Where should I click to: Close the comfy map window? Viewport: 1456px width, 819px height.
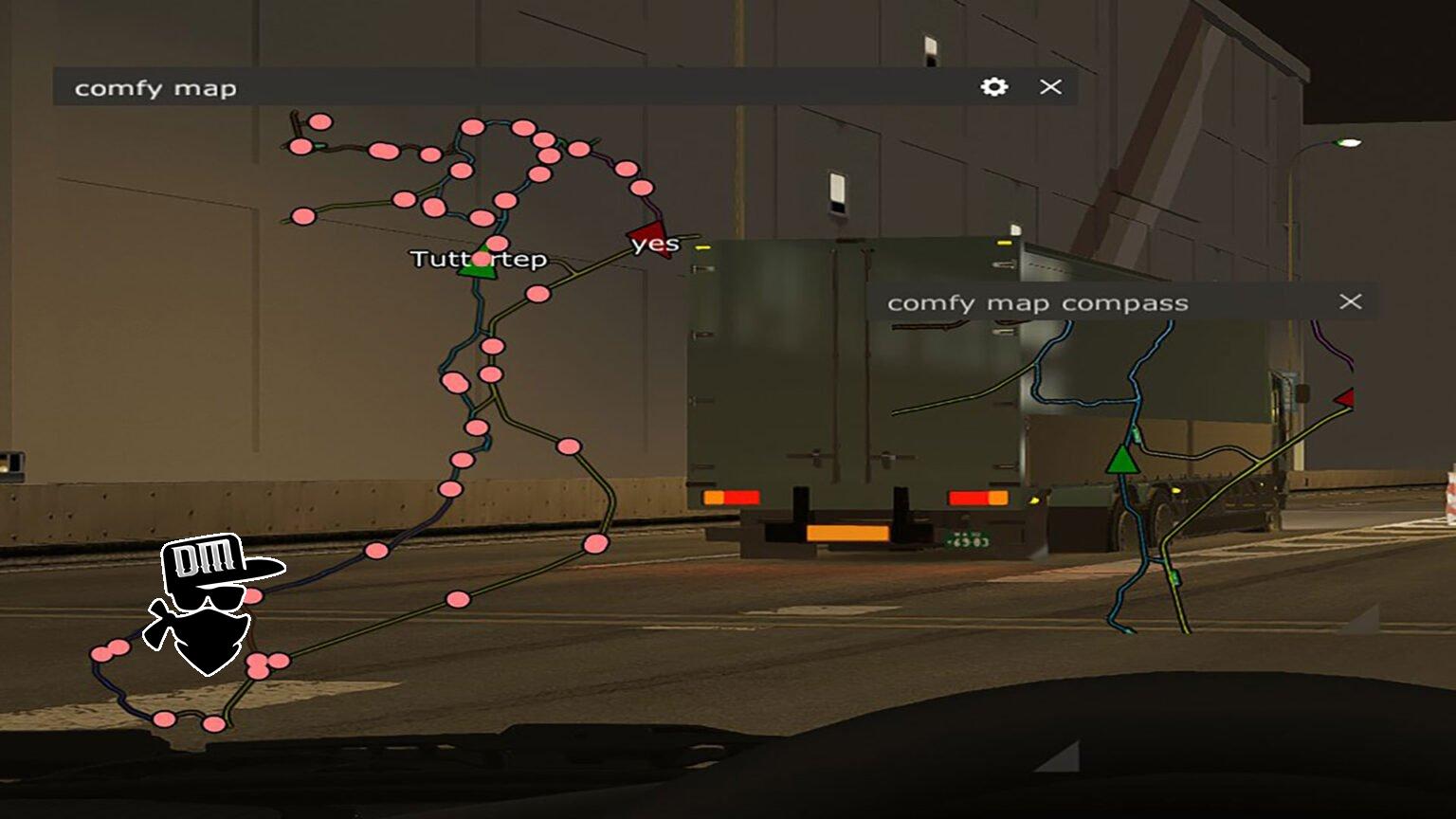[x=1050, y=87]
